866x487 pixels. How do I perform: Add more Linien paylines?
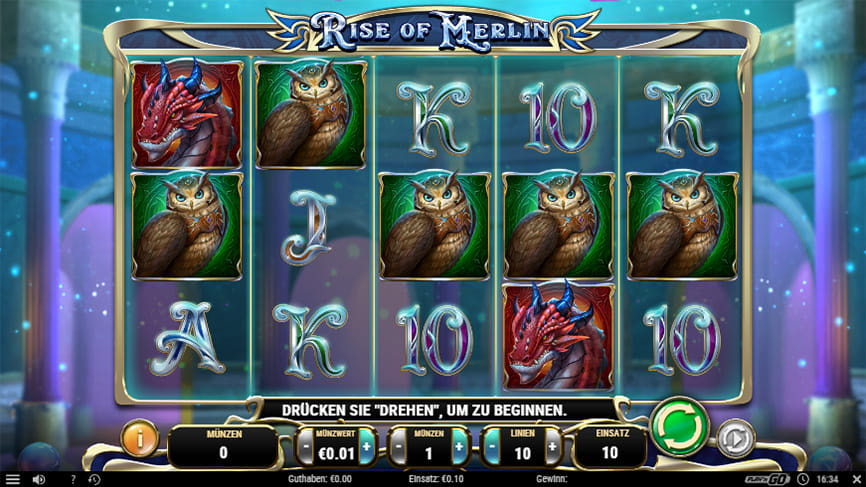click(552, 446)
